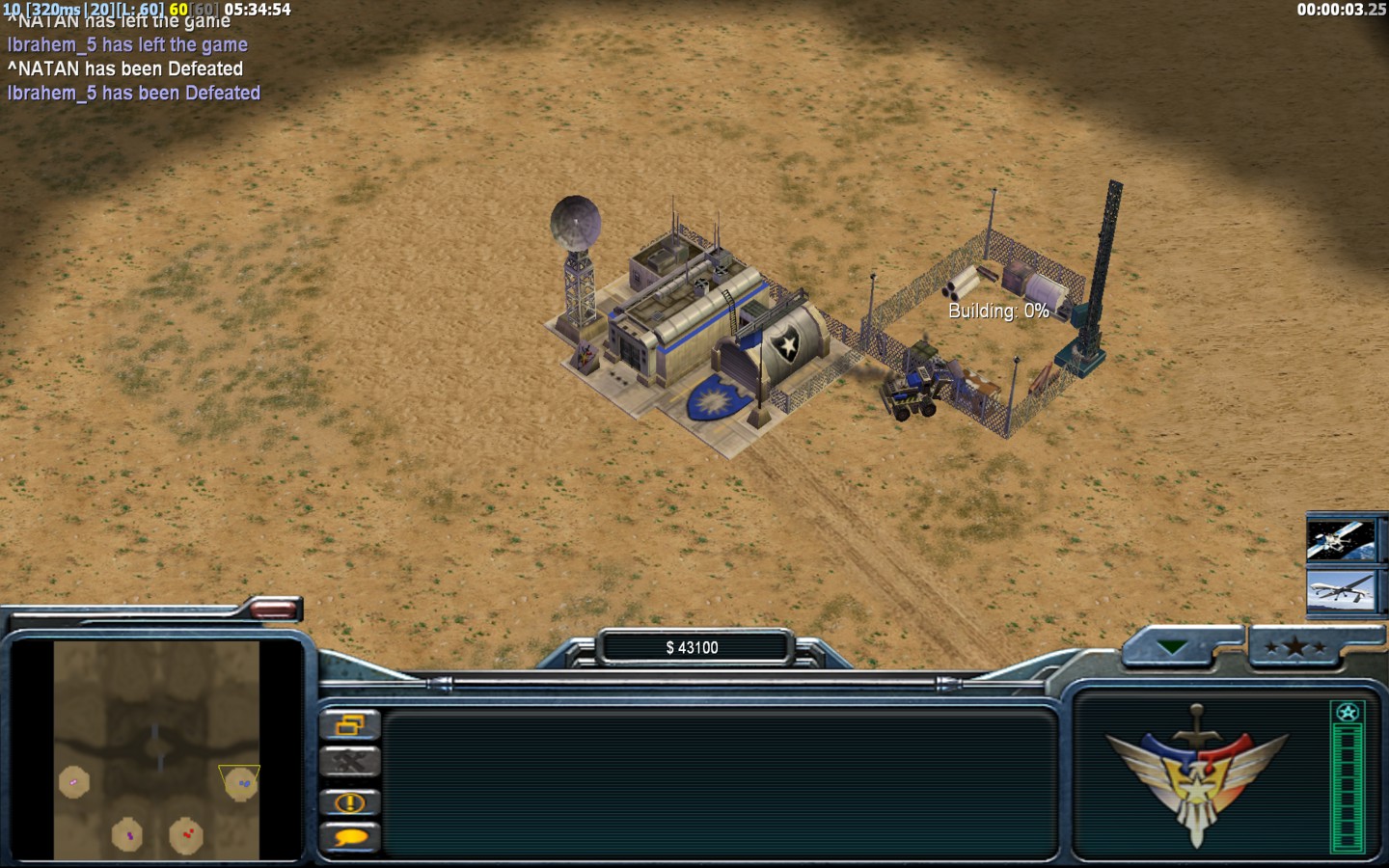Launch the Spy Drone power shortcut

[x=1340, y=590]
